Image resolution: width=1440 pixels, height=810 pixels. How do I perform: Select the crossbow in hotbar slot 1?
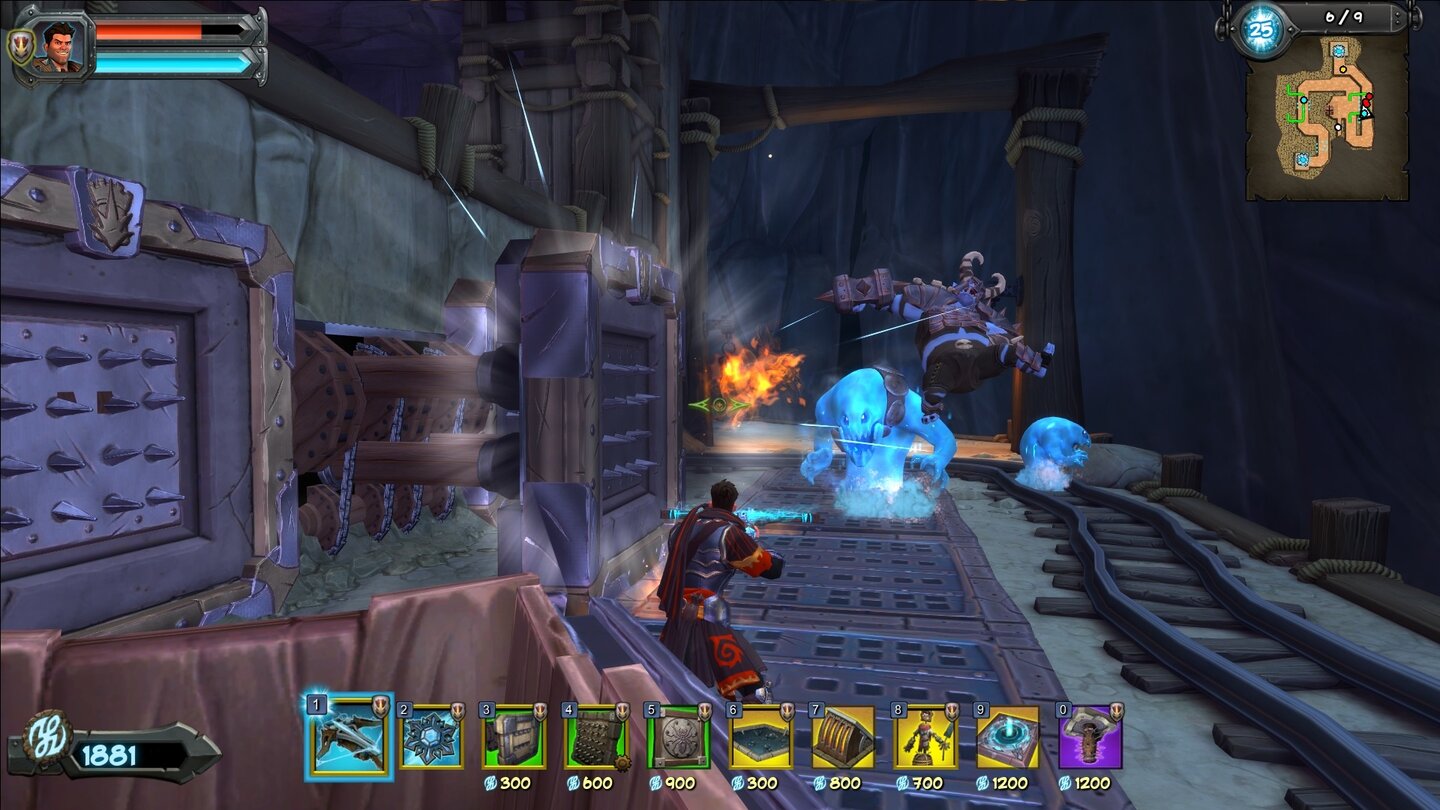point(349,736)
